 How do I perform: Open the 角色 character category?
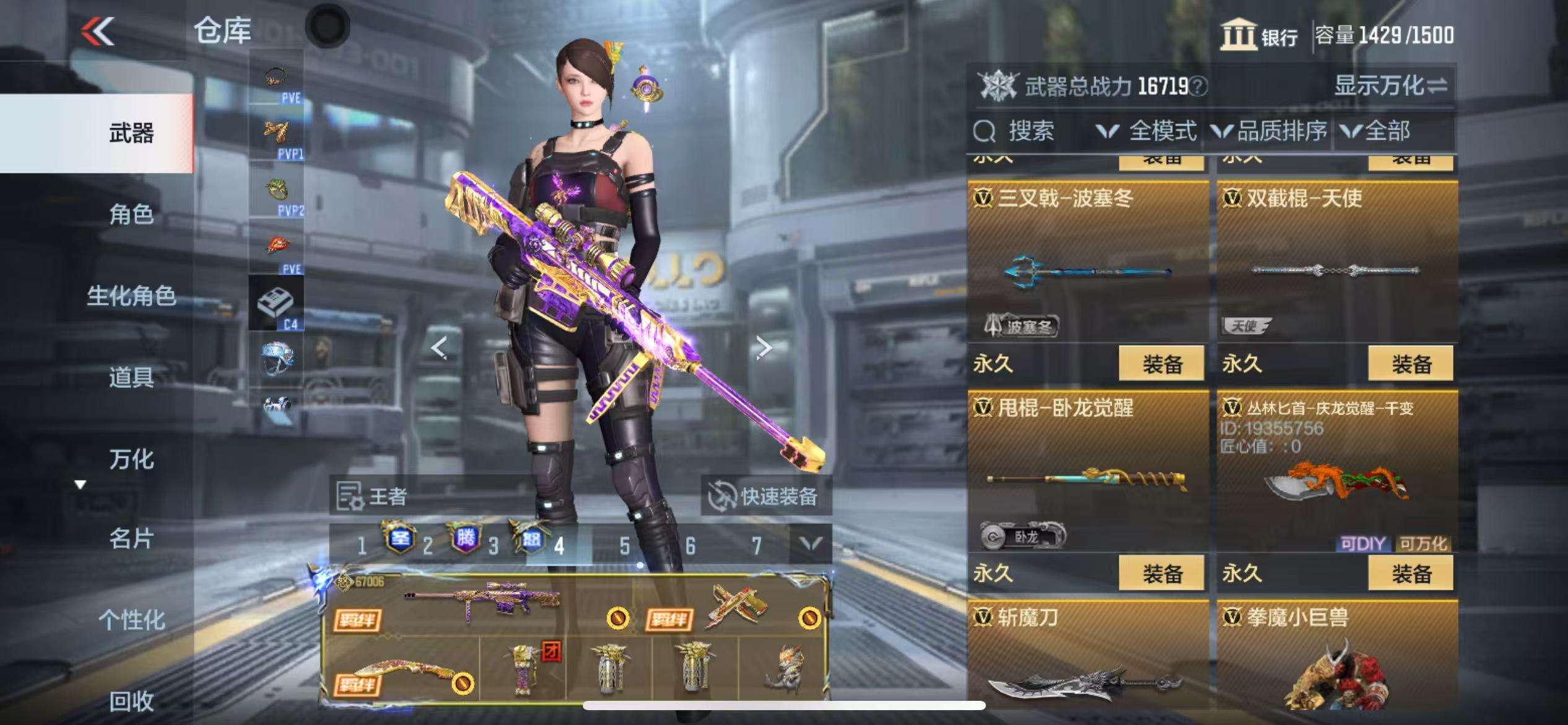point(131,214)
